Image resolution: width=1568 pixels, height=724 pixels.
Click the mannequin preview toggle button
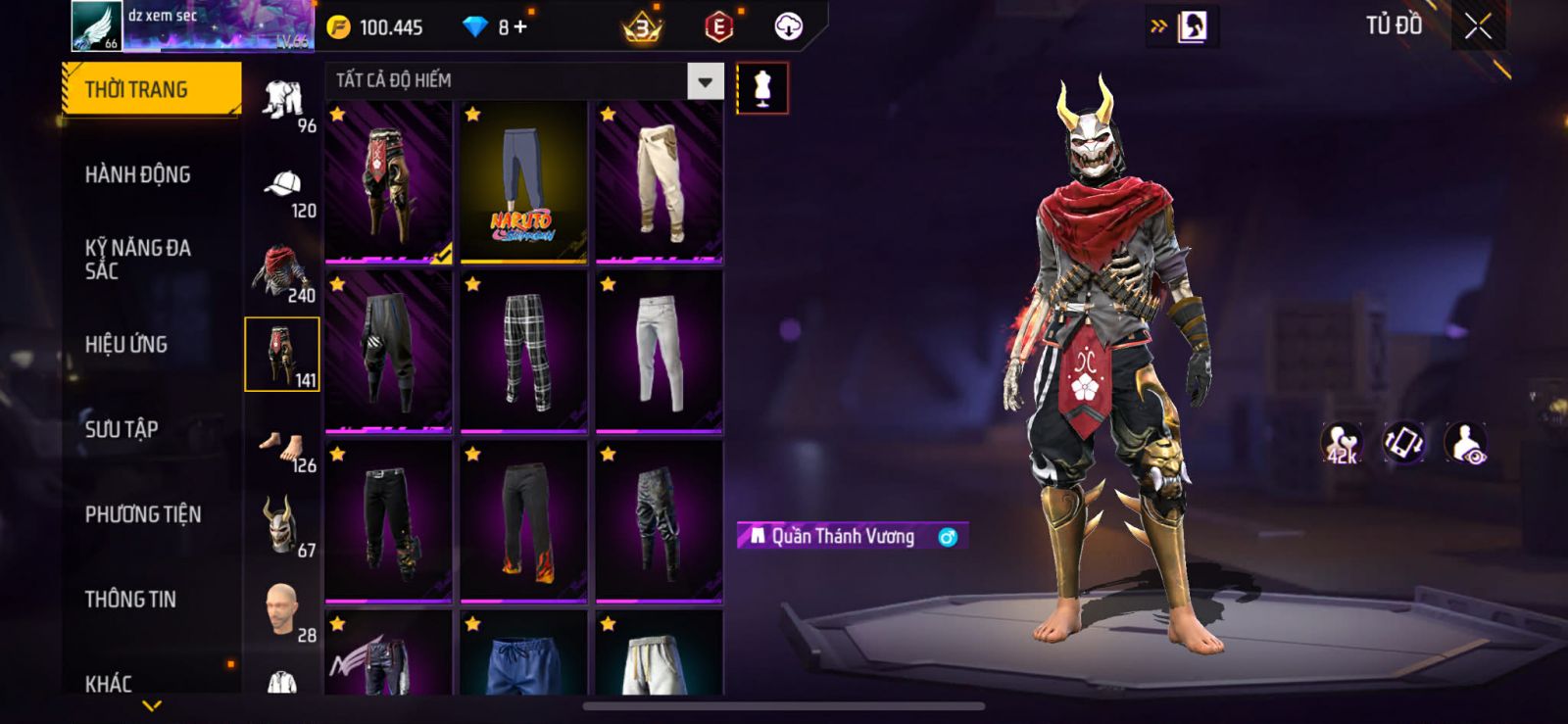point(762,88)
